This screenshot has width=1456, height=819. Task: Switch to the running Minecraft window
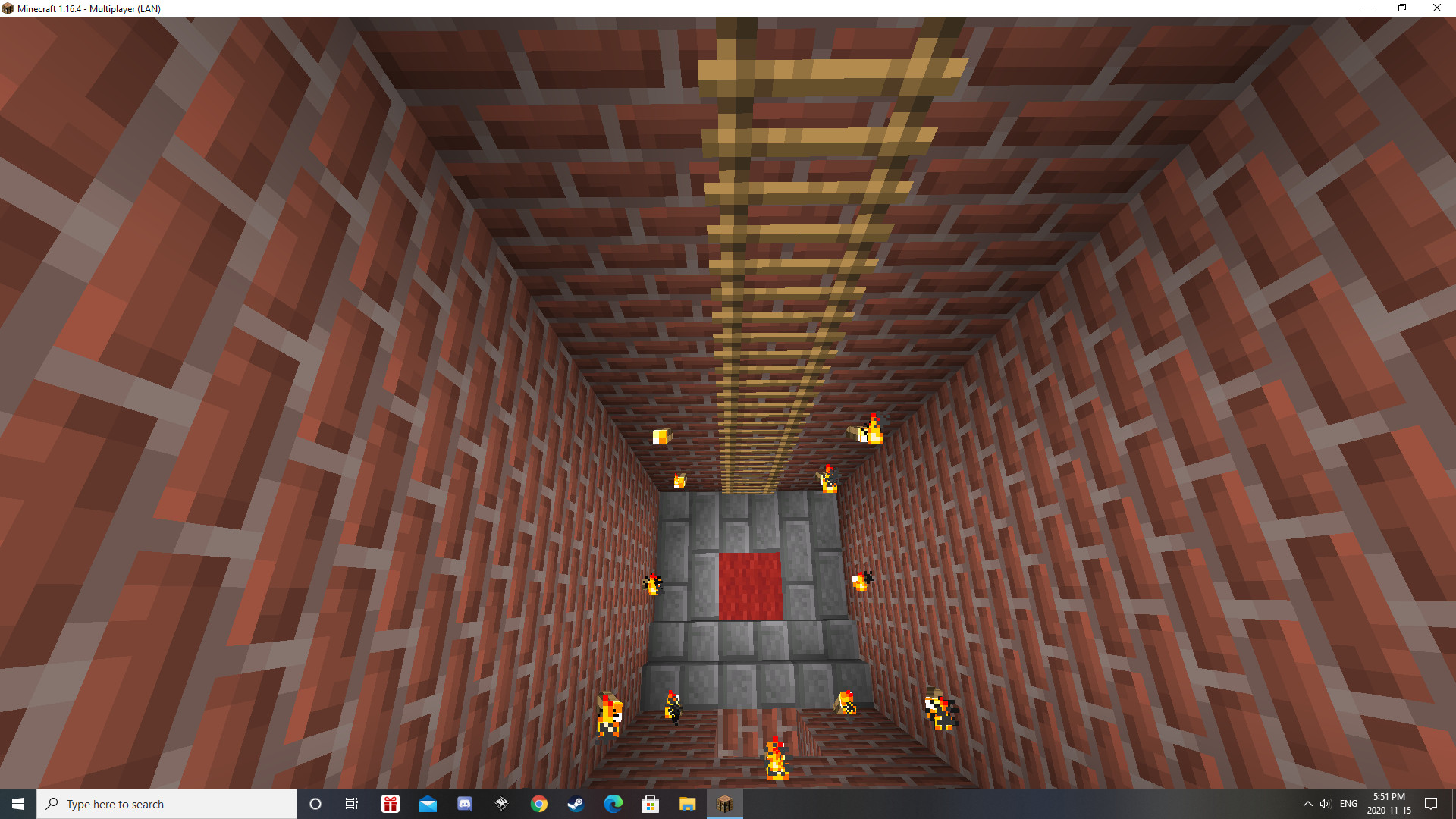(x=725, y=803)
